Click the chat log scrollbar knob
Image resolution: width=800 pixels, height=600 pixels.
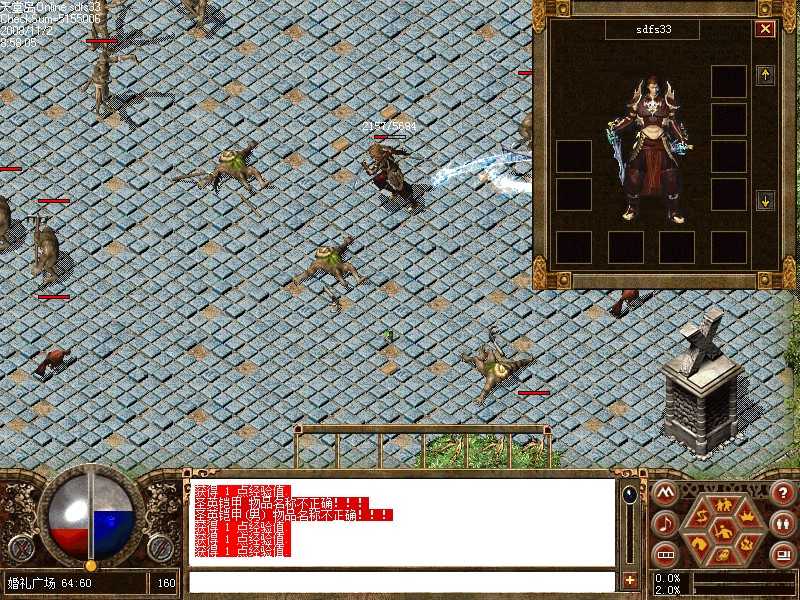pos(629,494)
